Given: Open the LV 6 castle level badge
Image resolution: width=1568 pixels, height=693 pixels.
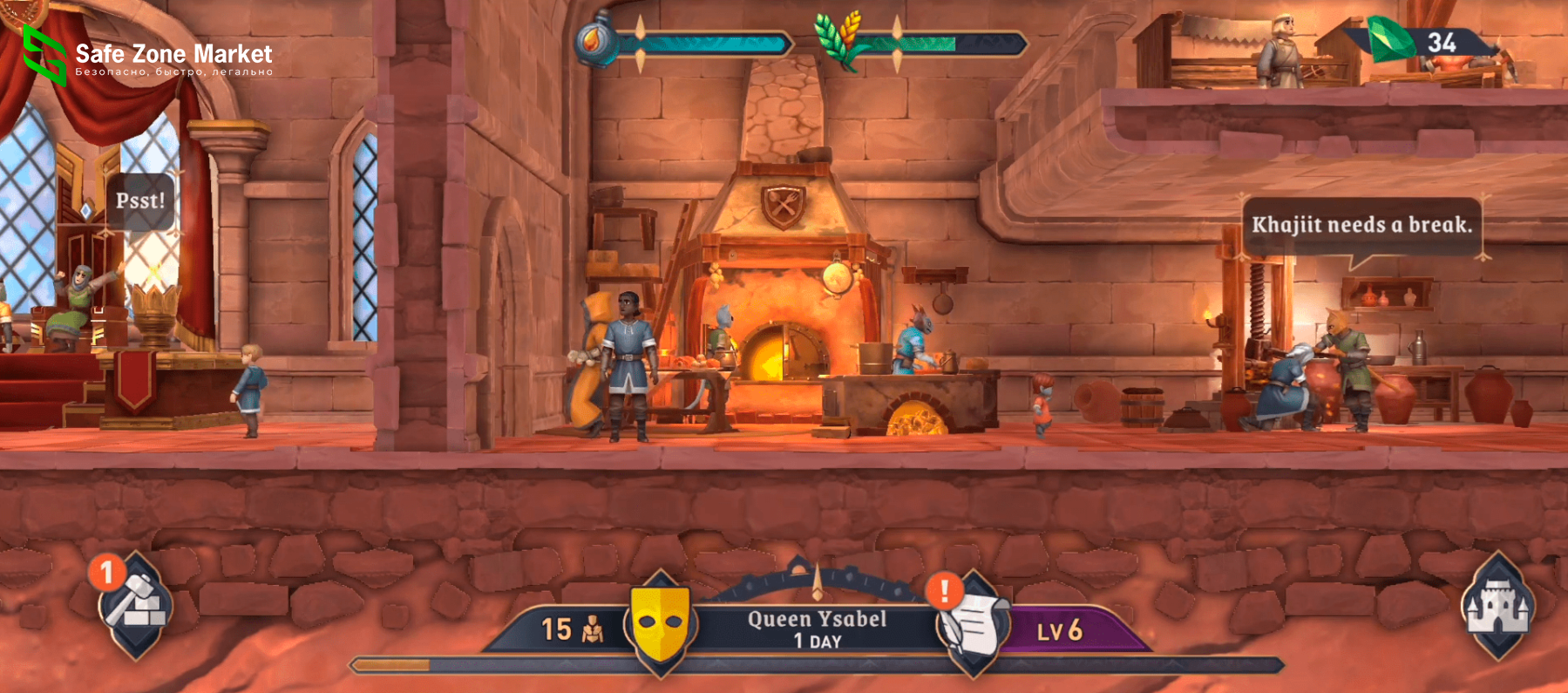Looking at the screenshot, I should click(1060, 630).
